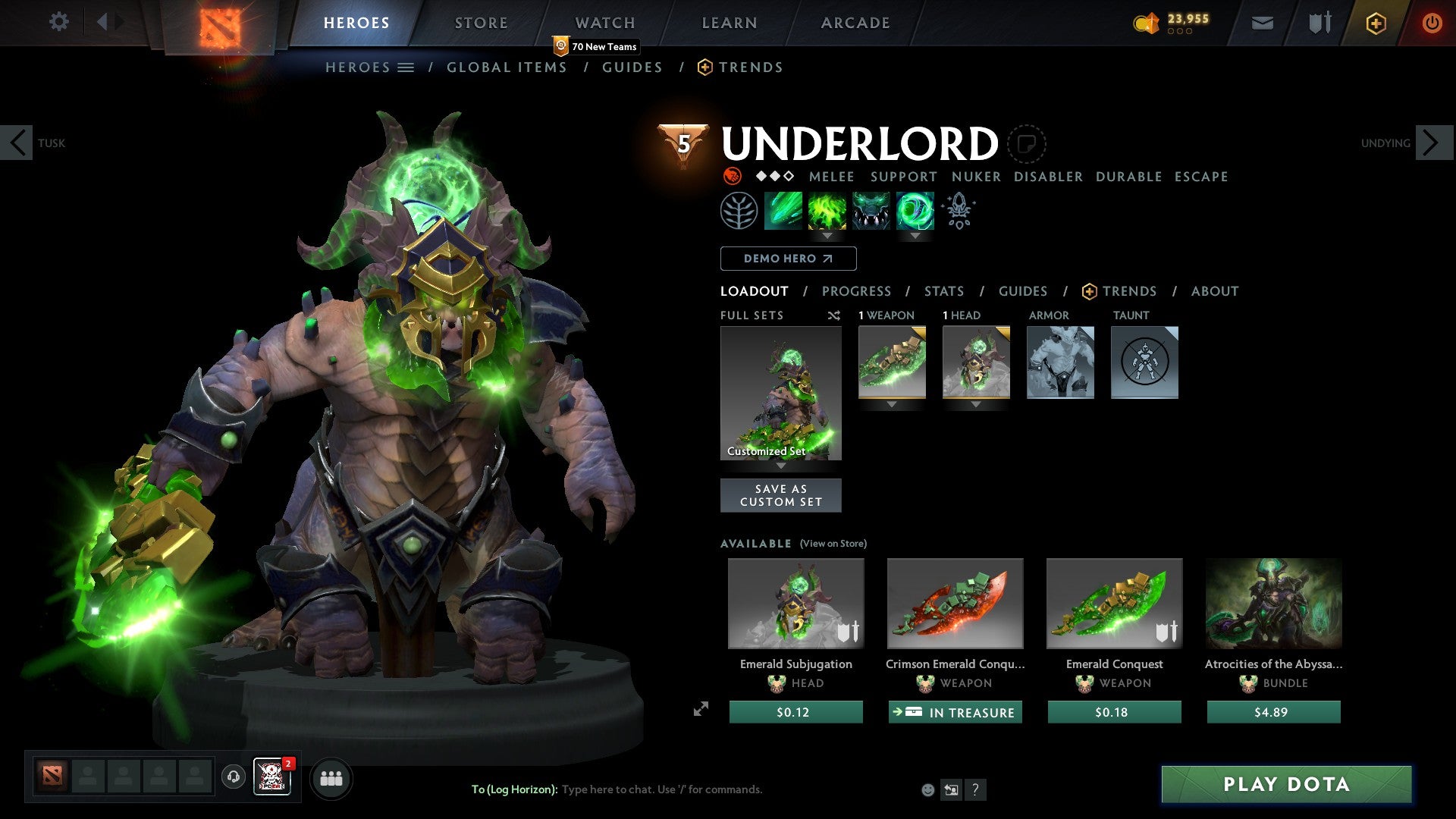Open the hamburger menu next to HEROES
This screenshot has width=1456, height=819.
(406, 67)
